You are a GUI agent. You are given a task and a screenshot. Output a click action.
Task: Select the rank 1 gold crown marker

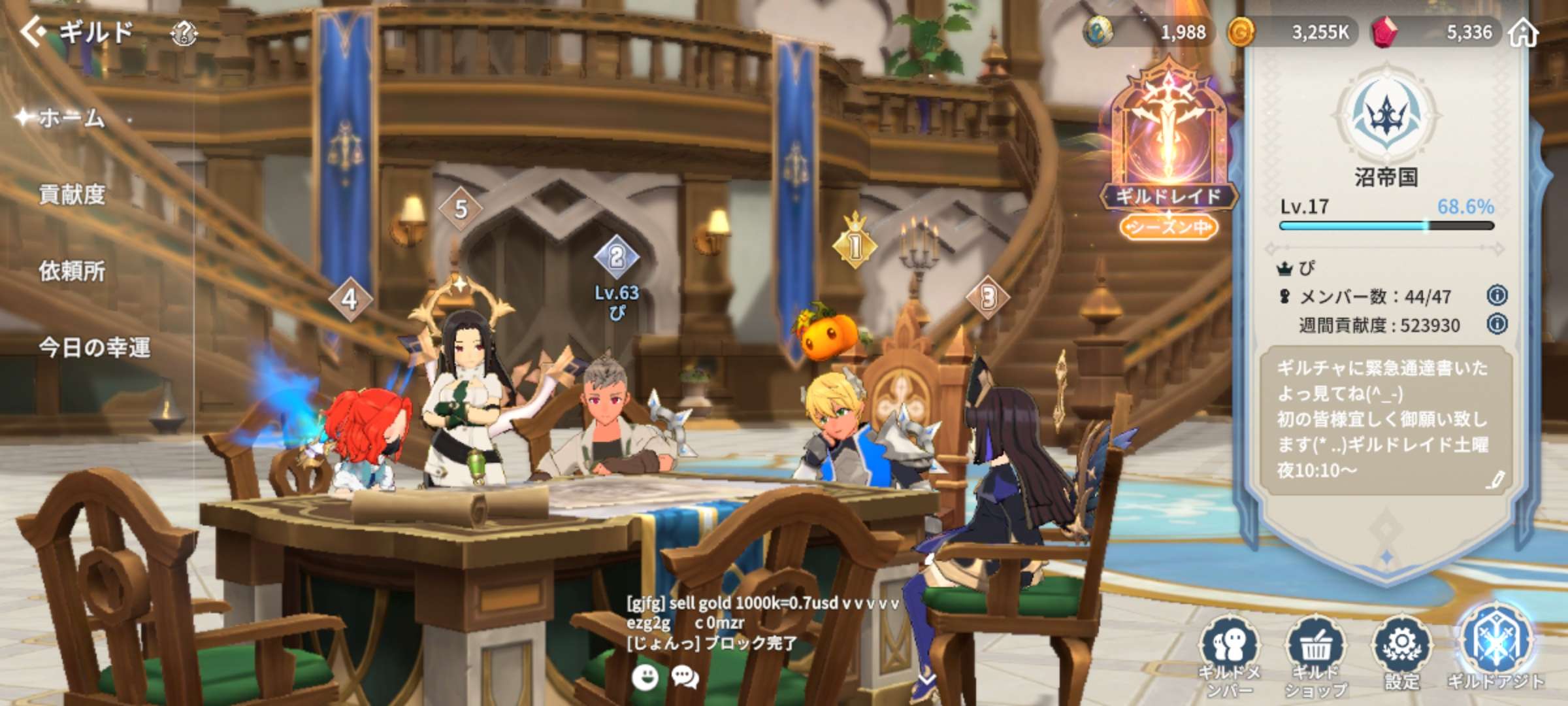855,243
